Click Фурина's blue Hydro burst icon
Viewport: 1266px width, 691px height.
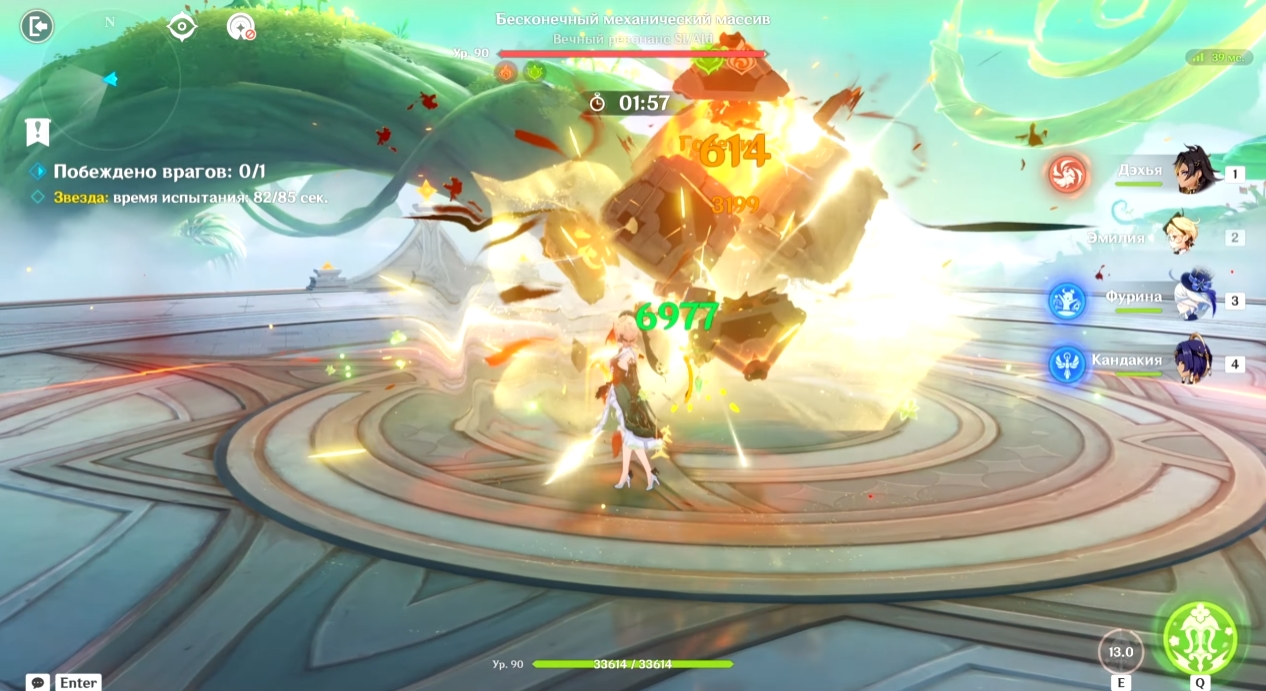pos(1068,300)
